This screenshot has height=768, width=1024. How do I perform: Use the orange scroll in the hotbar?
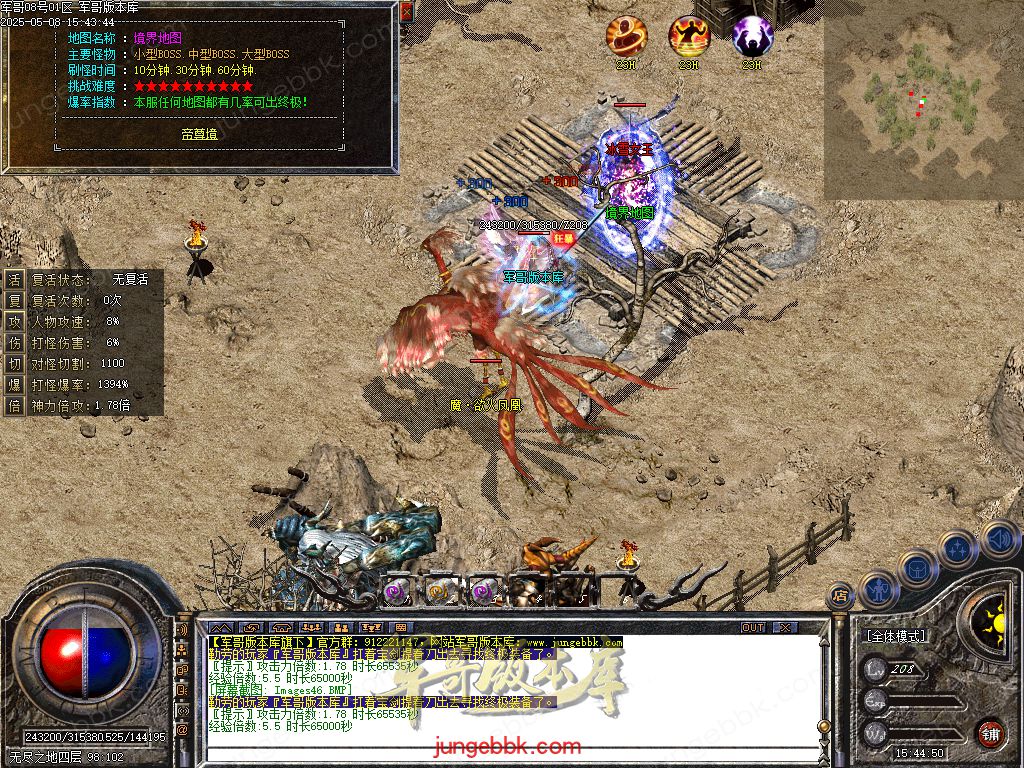click(438, 591)
